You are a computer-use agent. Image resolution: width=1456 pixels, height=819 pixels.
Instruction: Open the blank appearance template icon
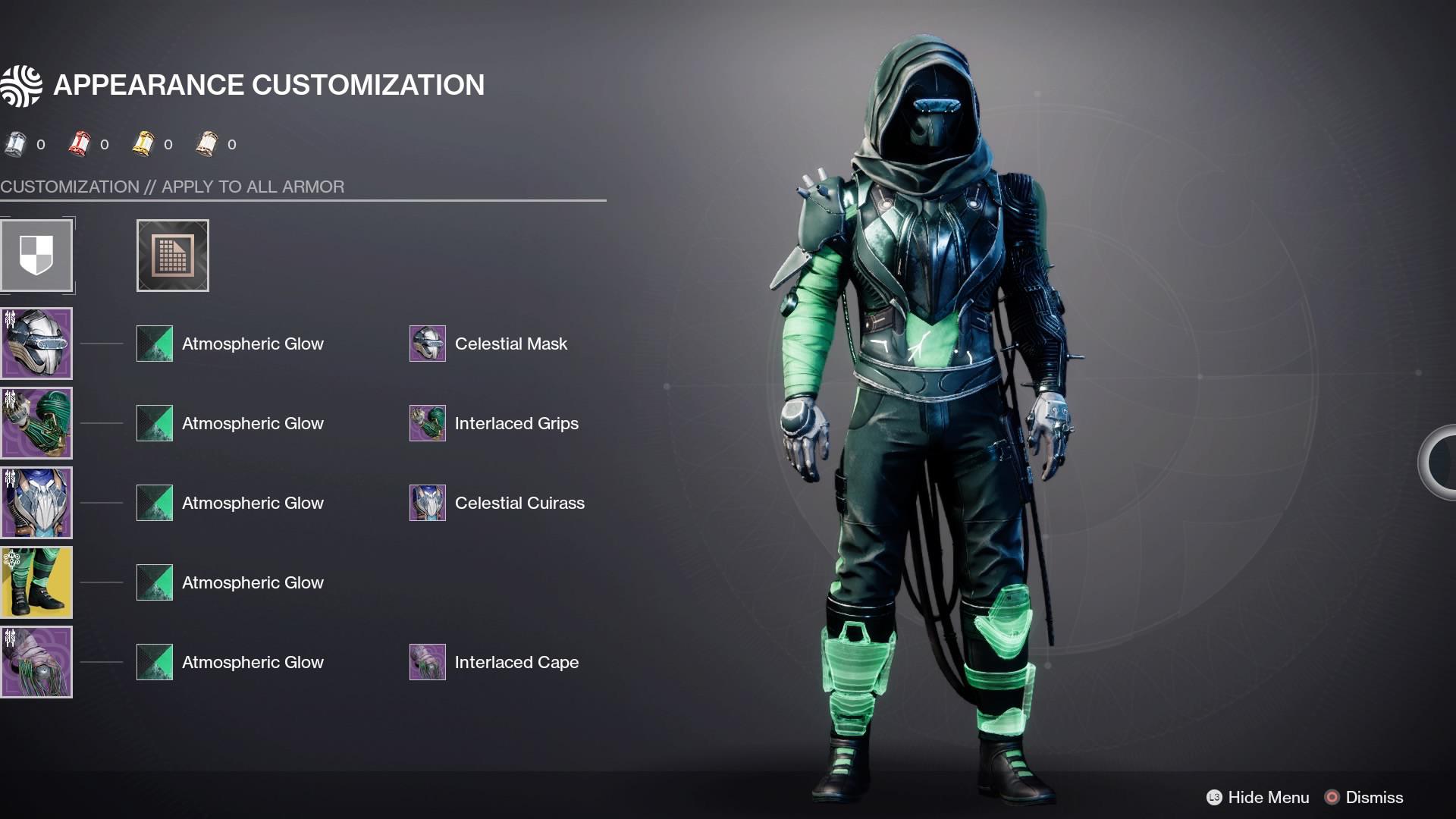point(172,255)
